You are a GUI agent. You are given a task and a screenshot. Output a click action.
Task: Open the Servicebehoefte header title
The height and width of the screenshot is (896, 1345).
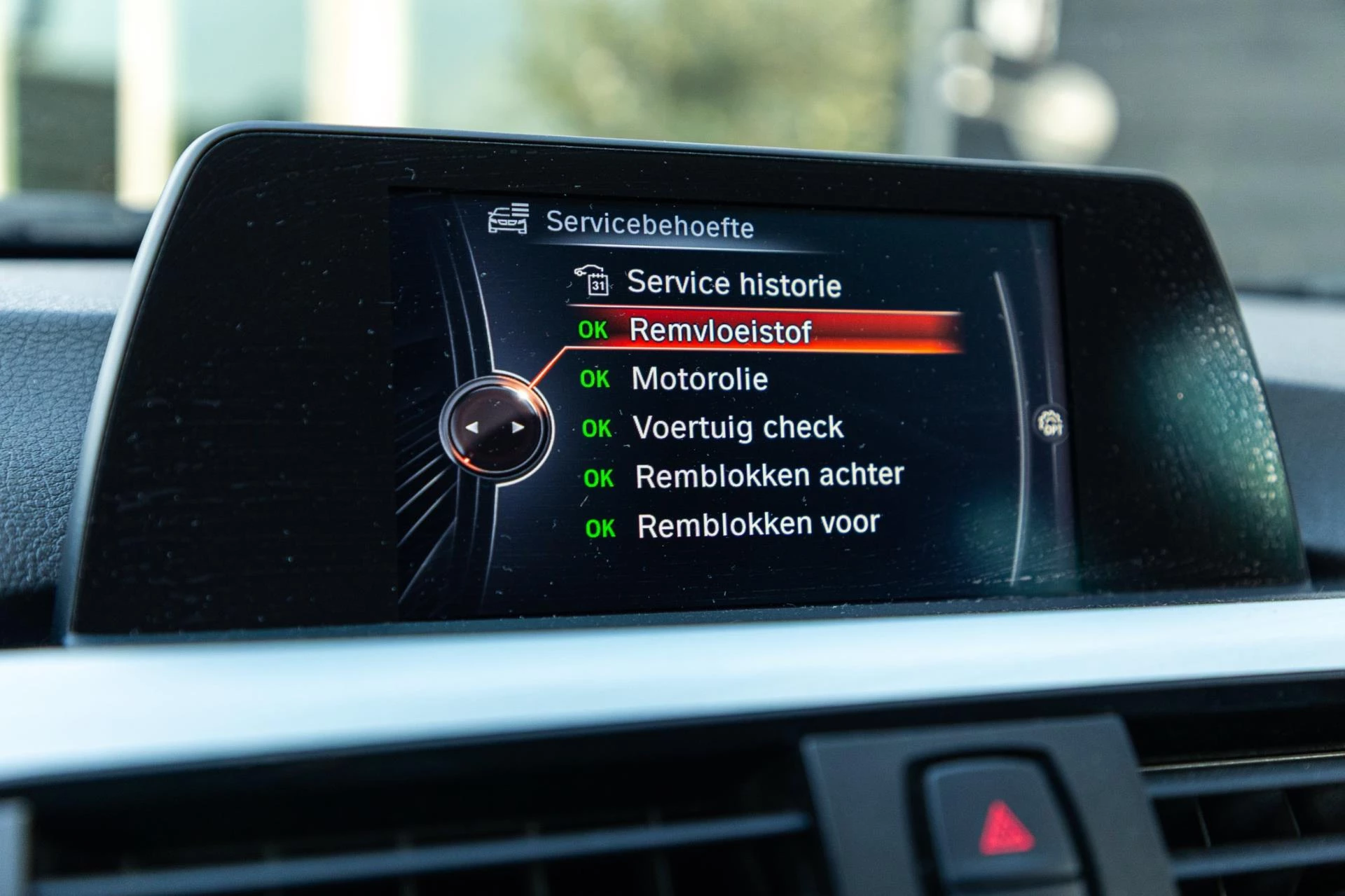[650, 224]
